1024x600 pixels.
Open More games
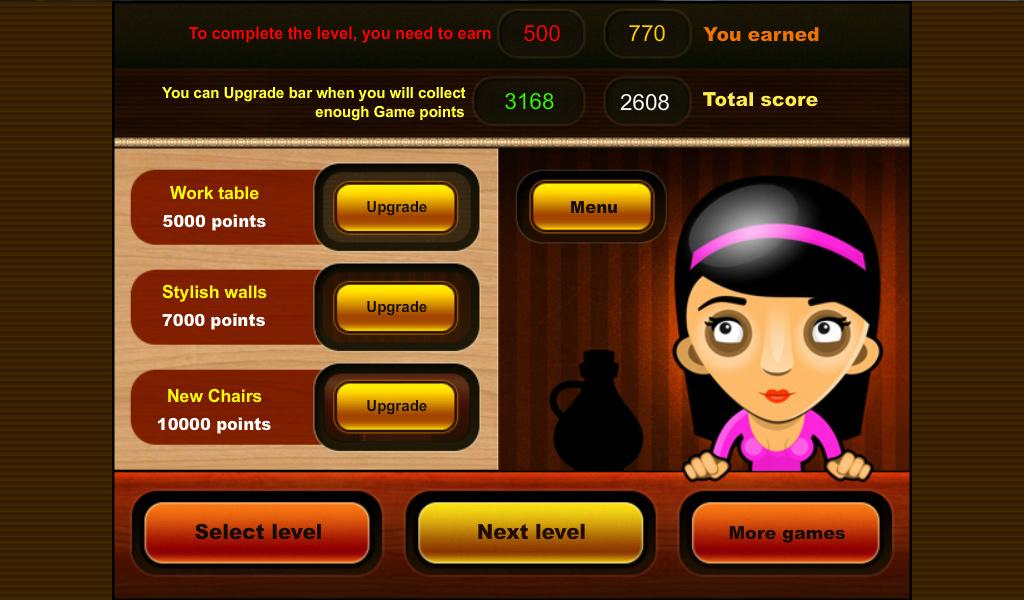786,532
